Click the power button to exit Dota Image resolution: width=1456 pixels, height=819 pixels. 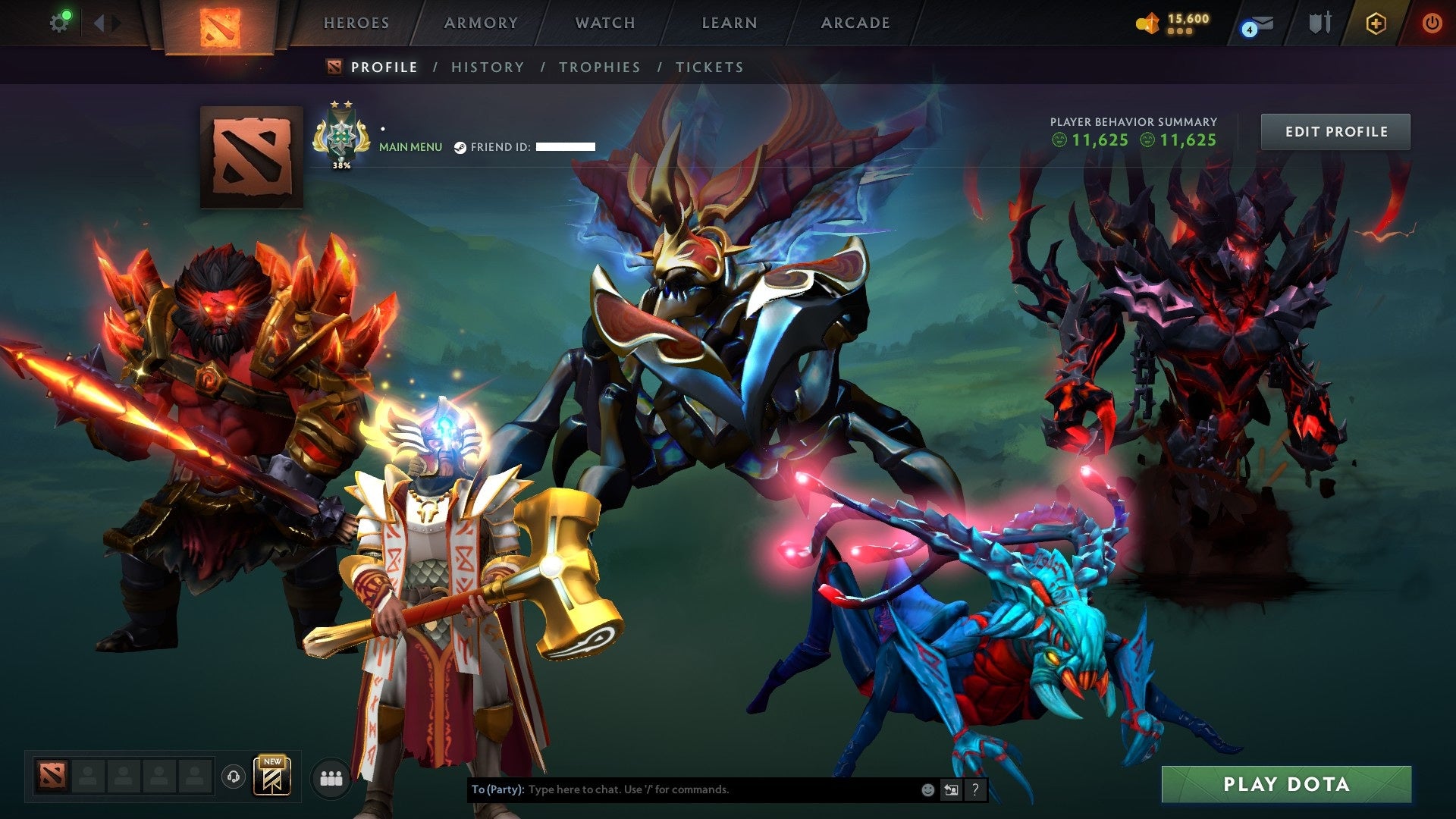tap(1434, 23)
